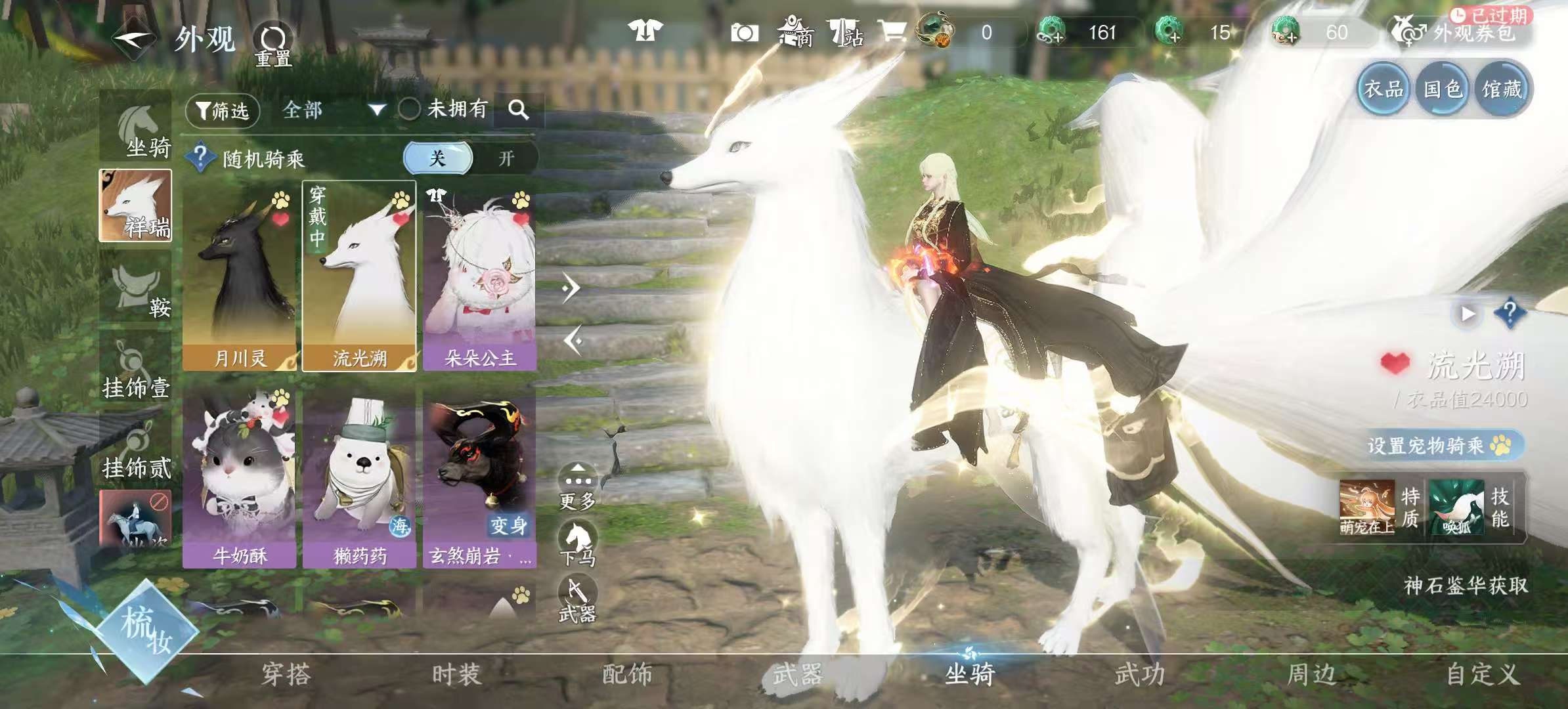Open photo mode with the camera icon
Screen dimensions: 1568x709
(x=745, y=31)
